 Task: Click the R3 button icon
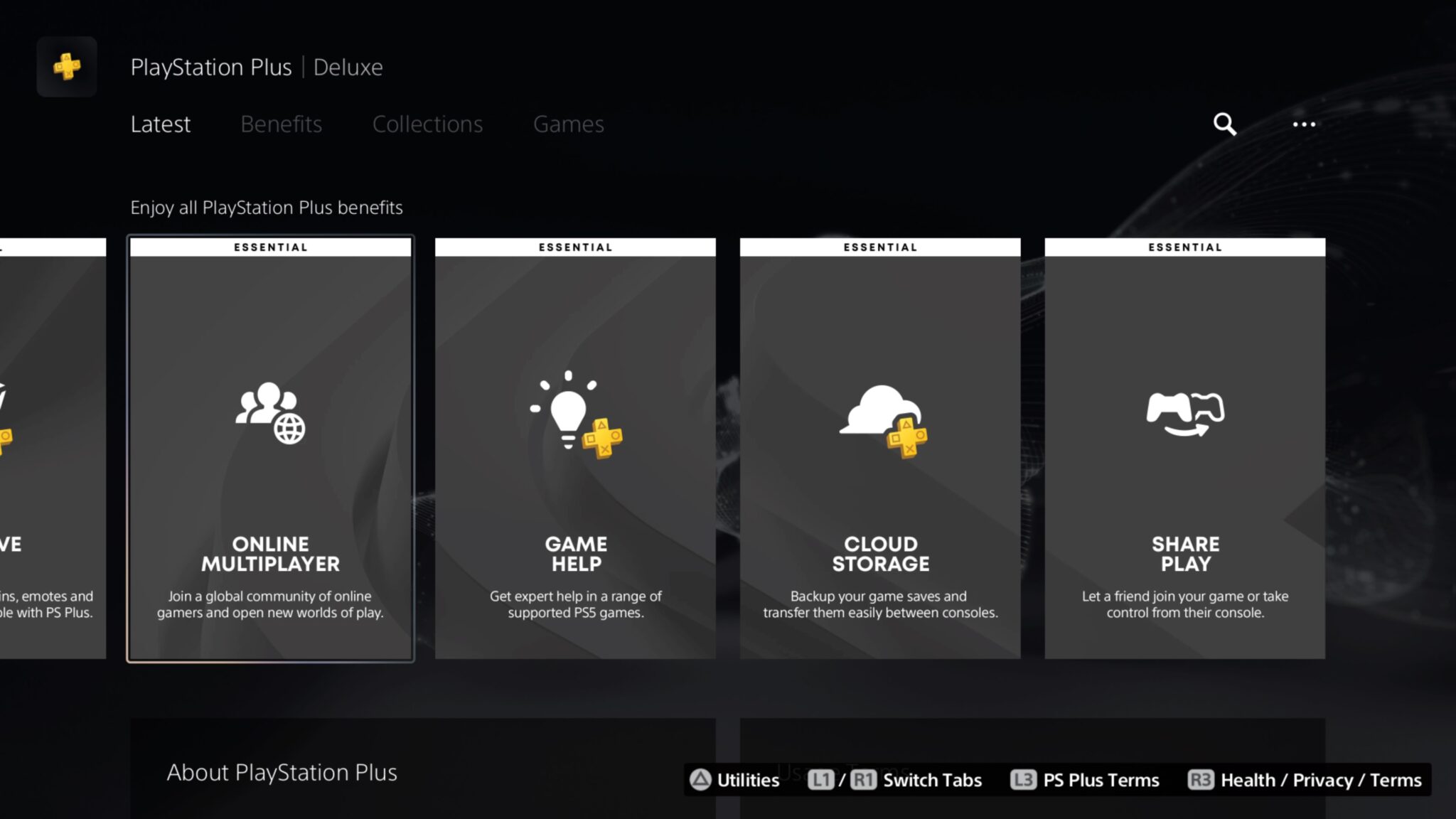point(1201,780)
